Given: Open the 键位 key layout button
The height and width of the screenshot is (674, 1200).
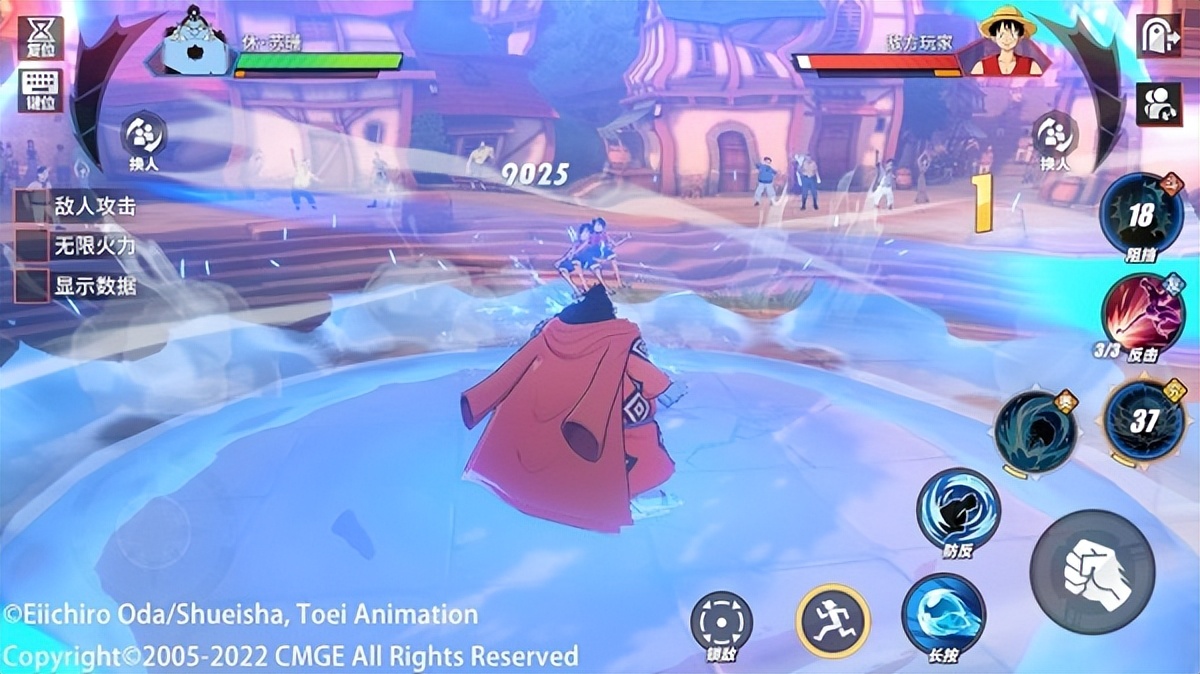Looking at the screenshot, I should 40,89.
